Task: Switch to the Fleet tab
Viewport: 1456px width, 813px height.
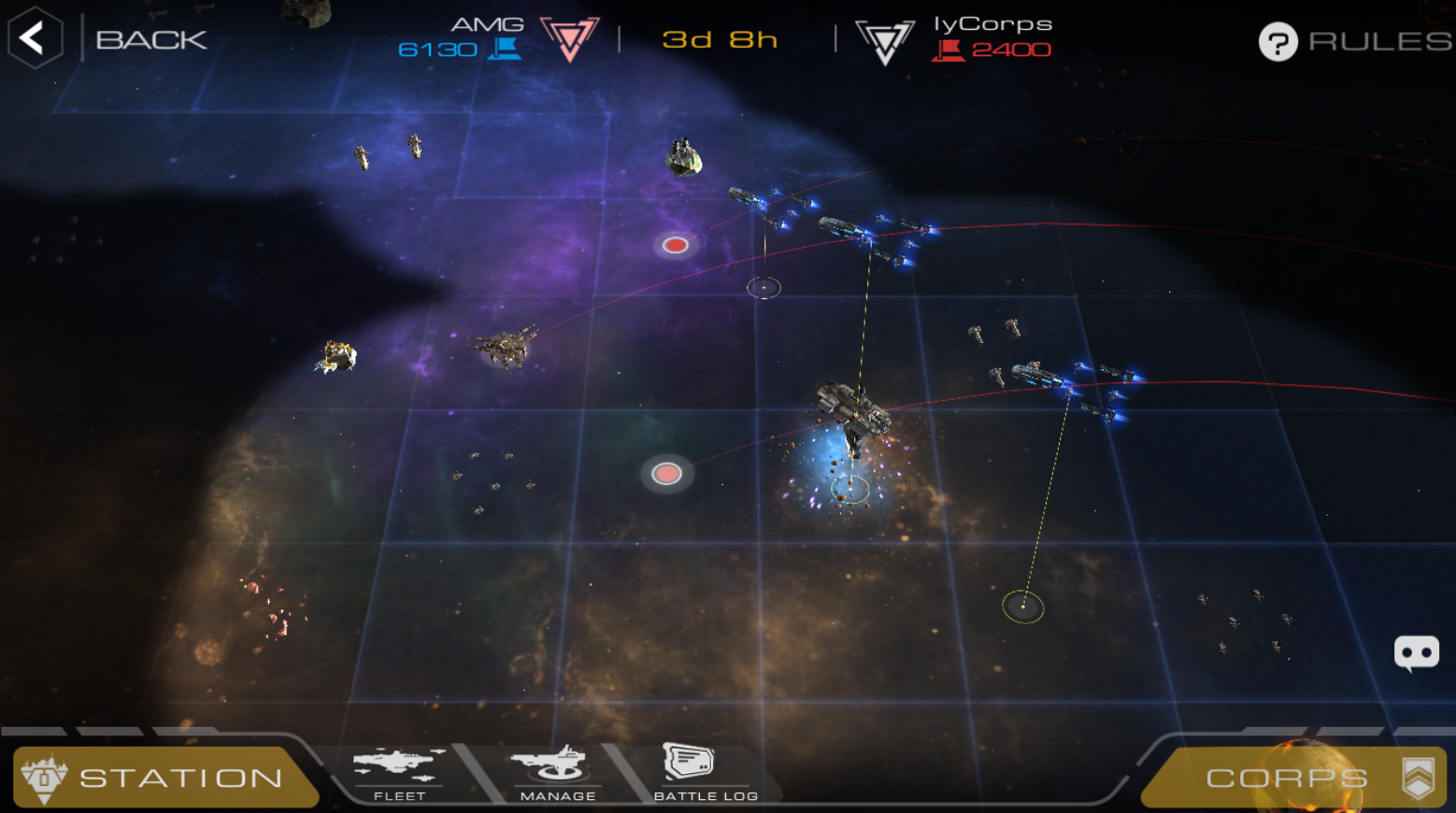Action: click(x=399, y=775)
